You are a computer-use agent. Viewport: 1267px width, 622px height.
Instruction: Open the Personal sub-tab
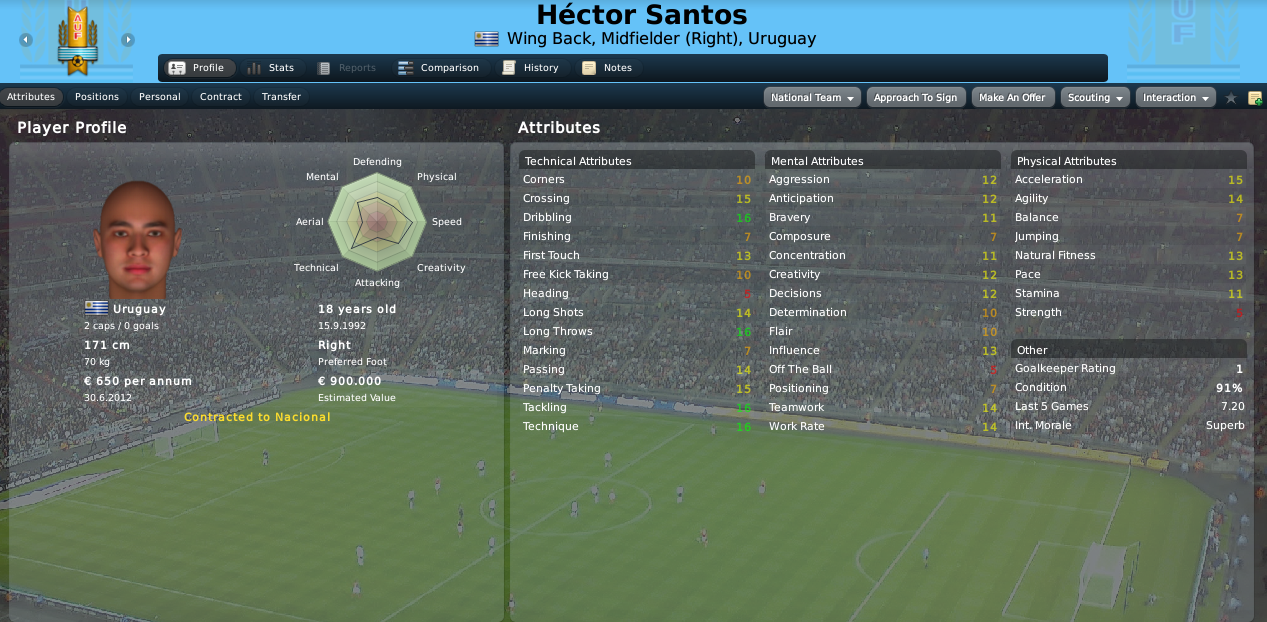(160, 97)
